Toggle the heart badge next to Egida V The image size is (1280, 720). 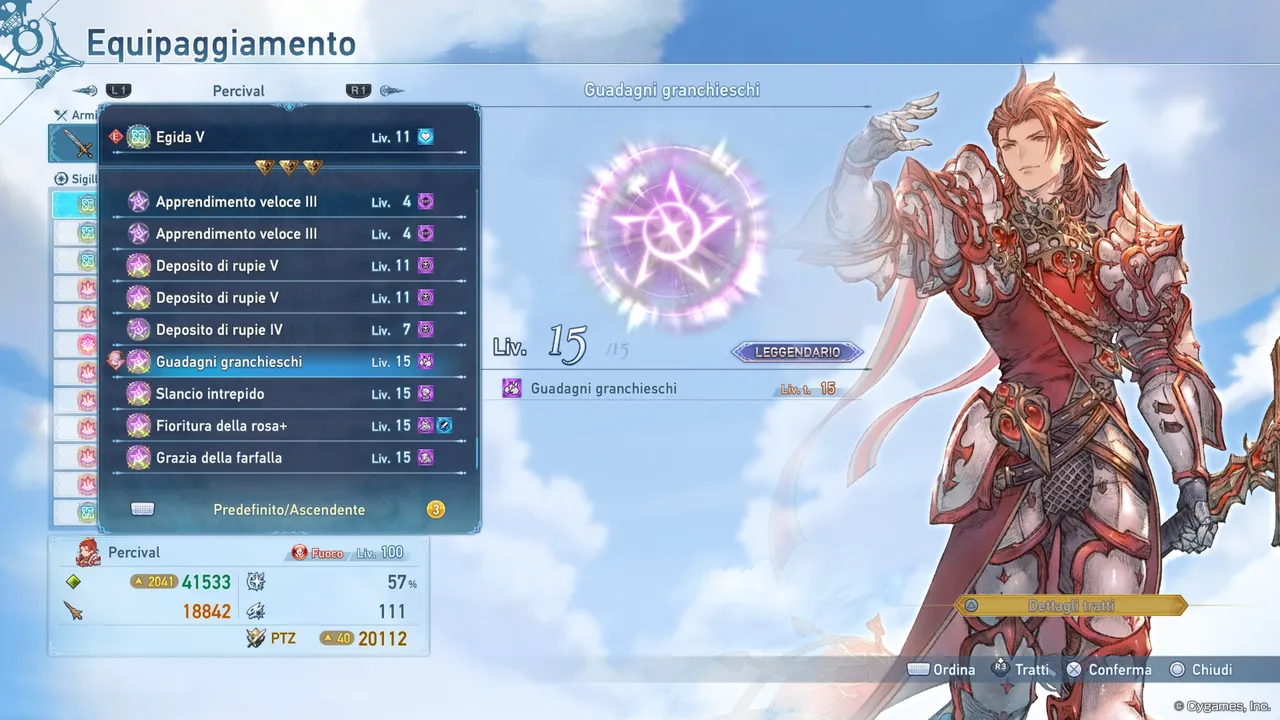[x=425, y=136]
